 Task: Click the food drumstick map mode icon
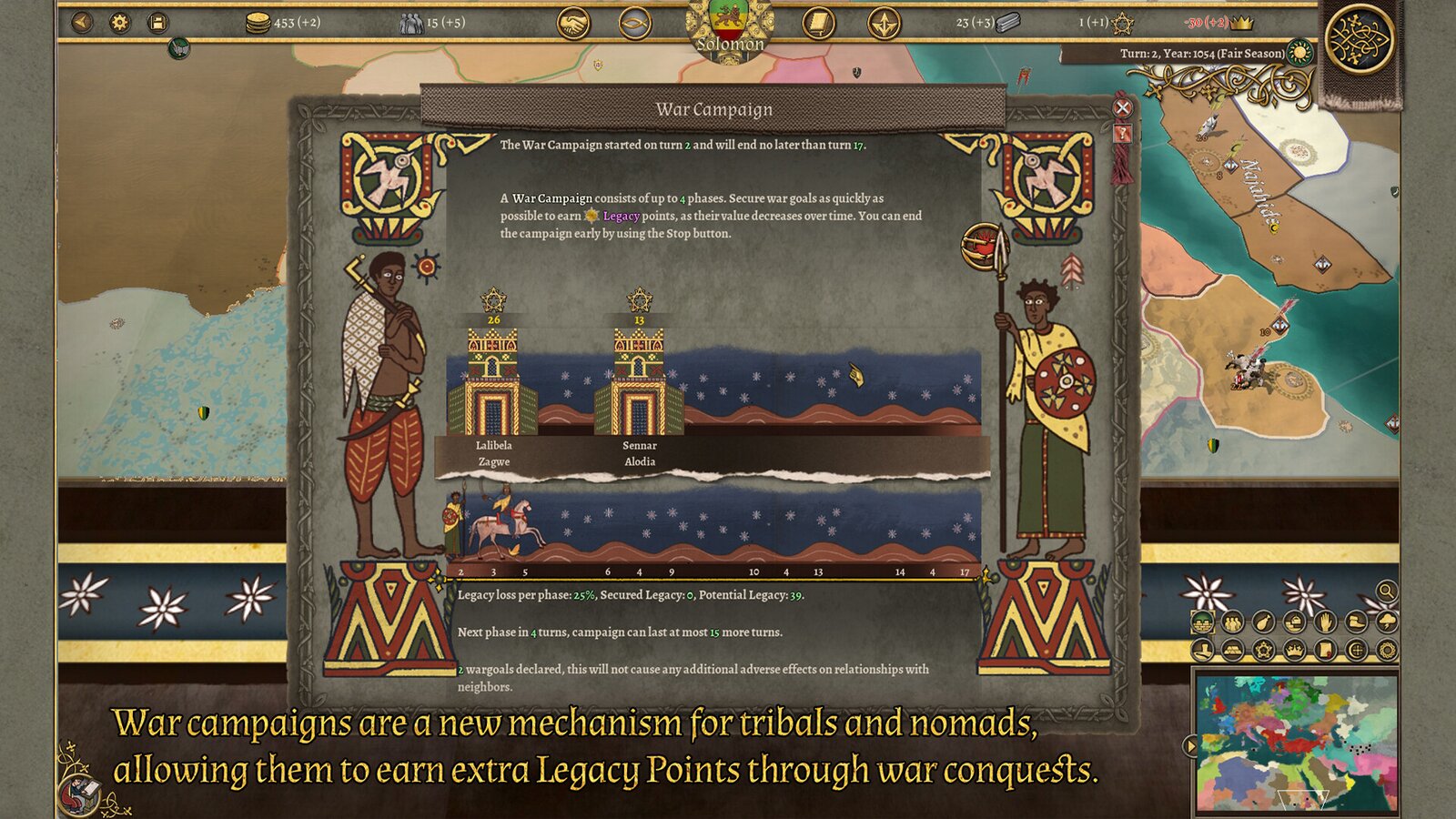coord(1263,622)
